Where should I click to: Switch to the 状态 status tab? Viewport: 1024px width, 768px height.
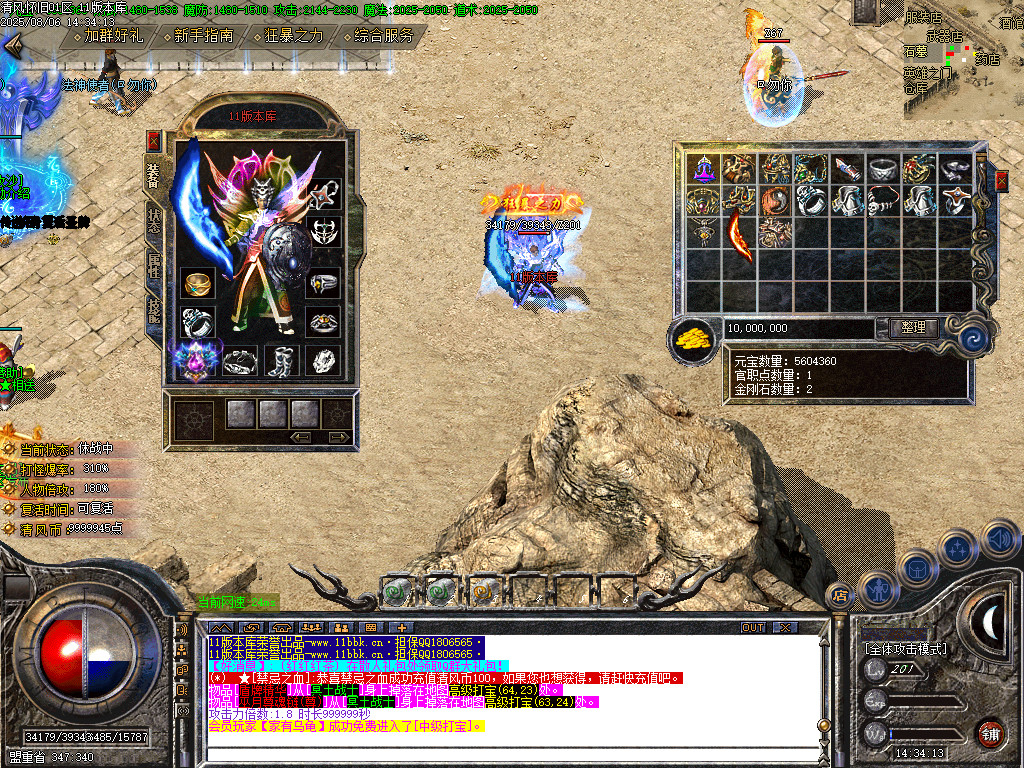pyautogui.click(x=153, y=220)
